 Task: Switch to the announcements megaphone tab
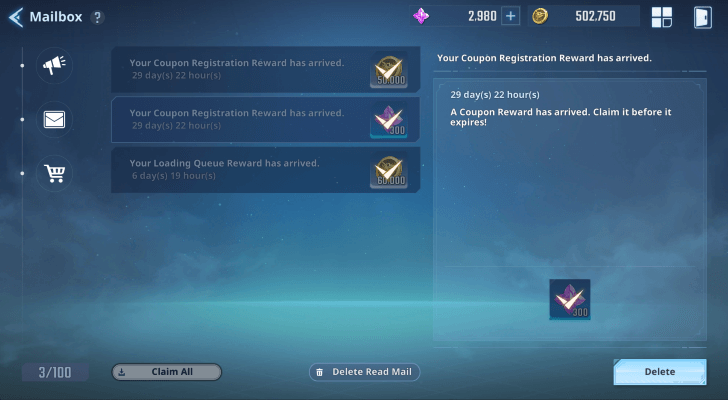point(54,67)
